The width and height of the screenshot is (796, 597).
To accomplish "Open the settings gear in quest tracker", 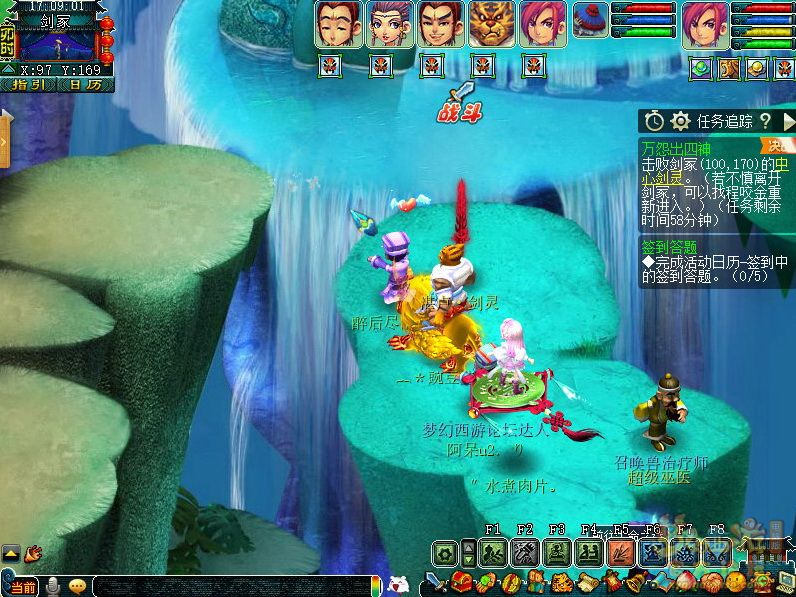I will 681,121.
